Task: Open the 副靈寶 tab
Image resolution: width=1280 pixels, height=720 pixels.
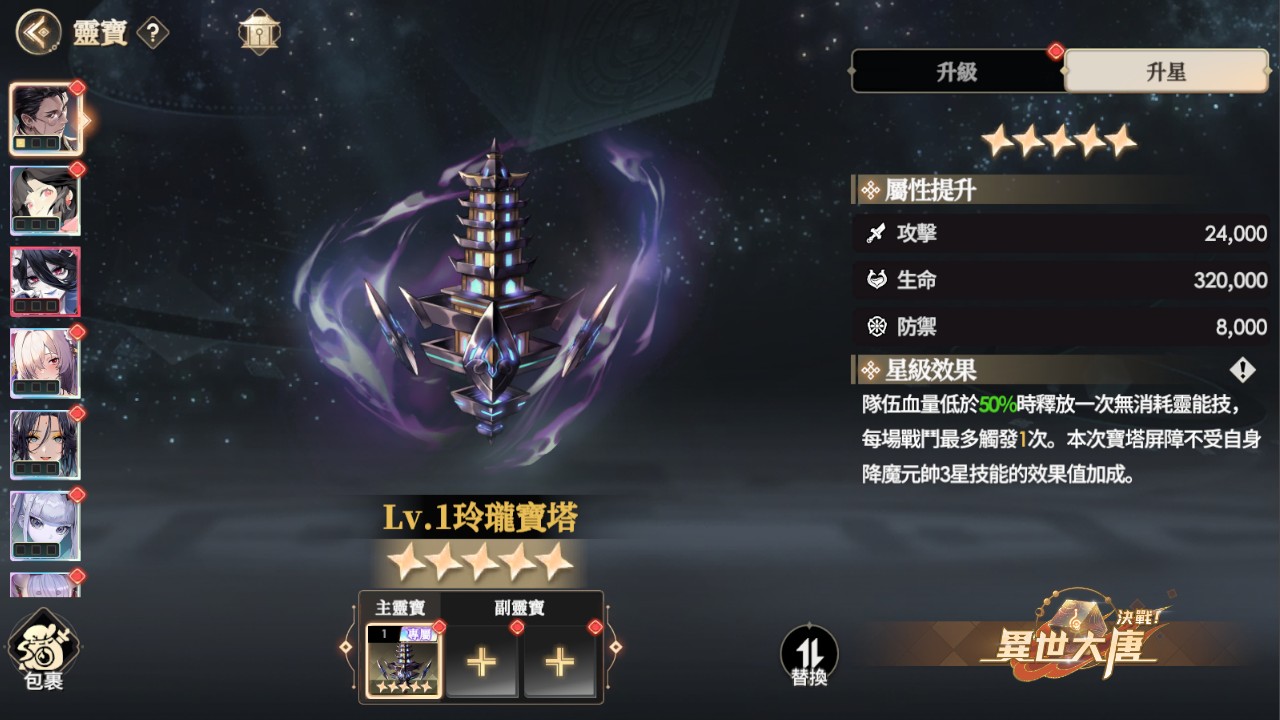Action: tap(521, 606)
